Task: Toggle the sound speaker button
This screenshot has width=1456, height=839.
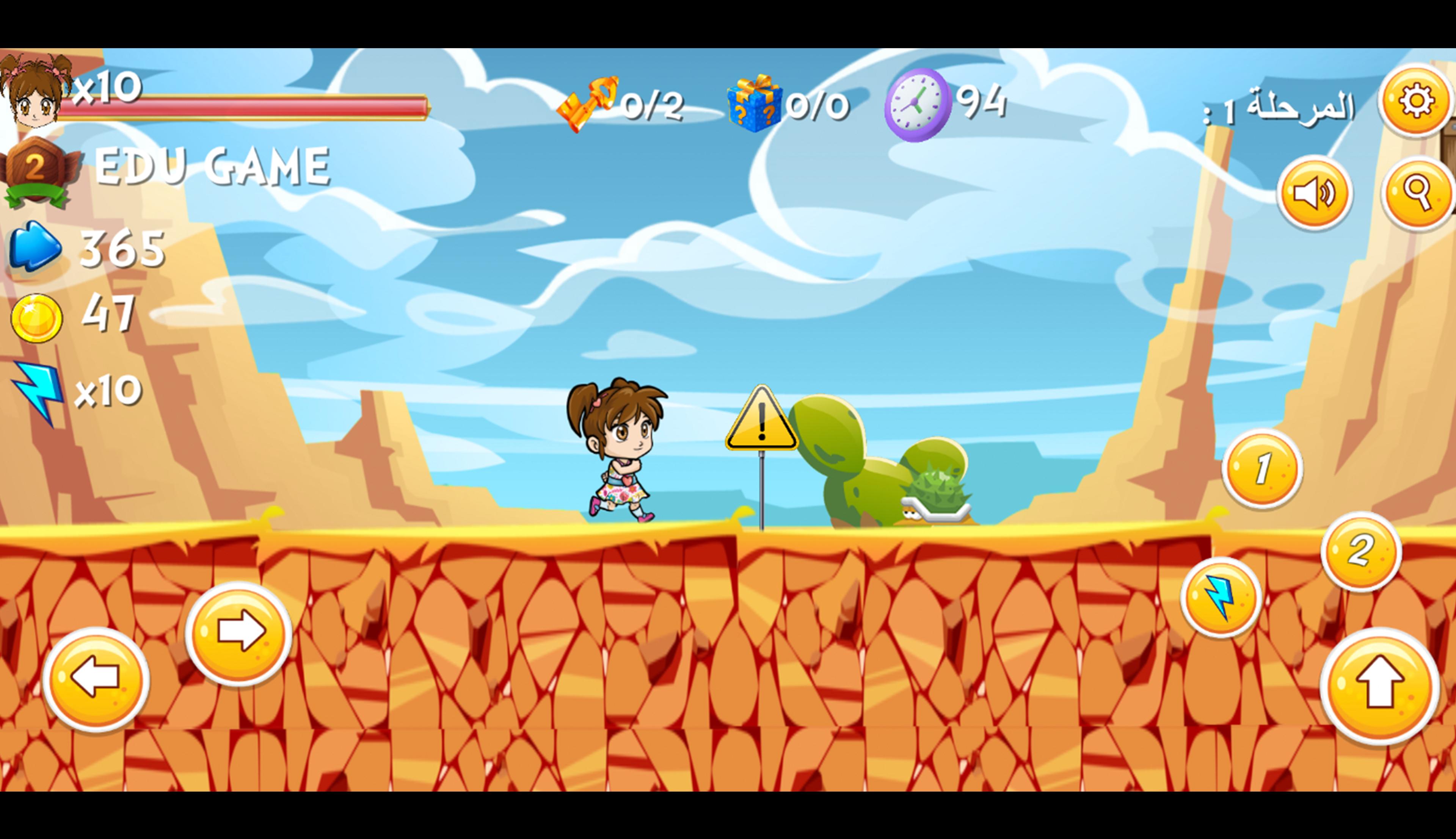Action: (x=1314, y=193)
